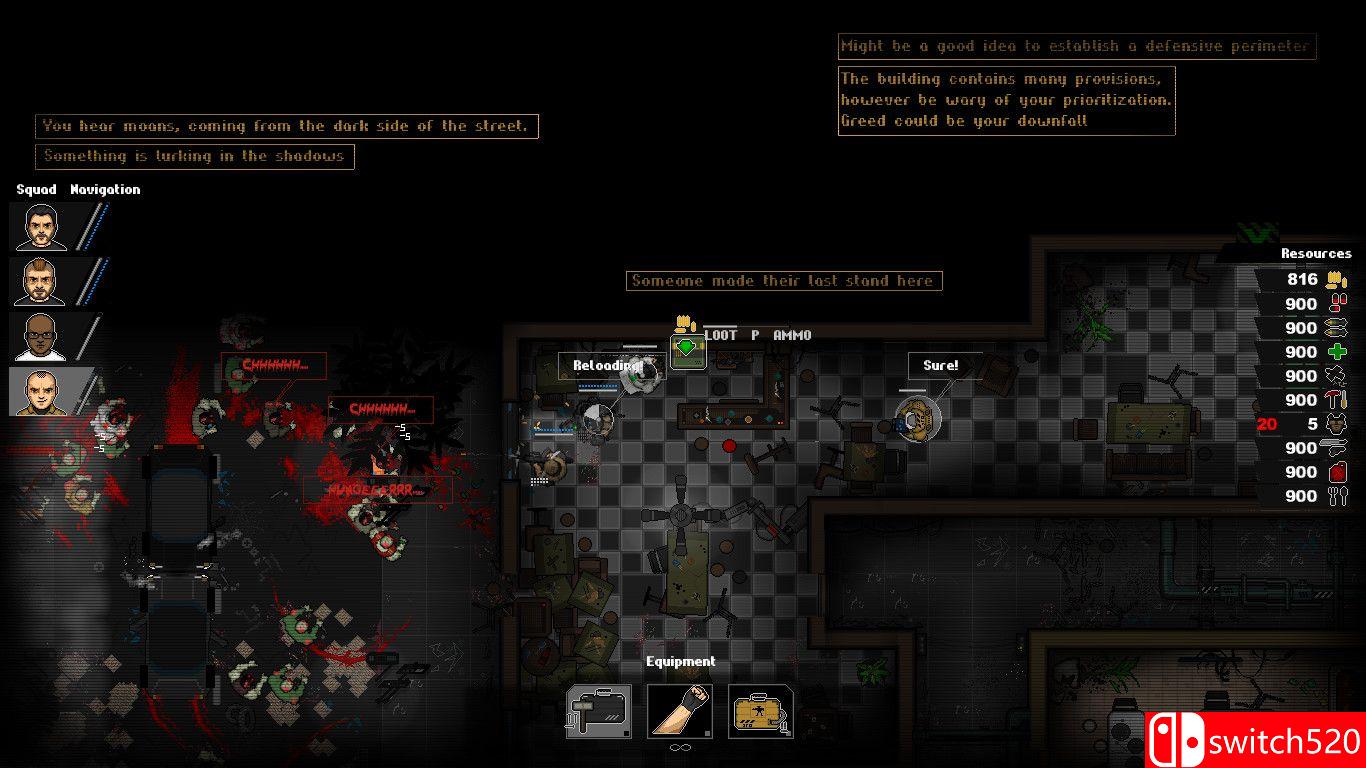Click the green loot crate marker
The image size is (1366, 768).
(687, 351)
